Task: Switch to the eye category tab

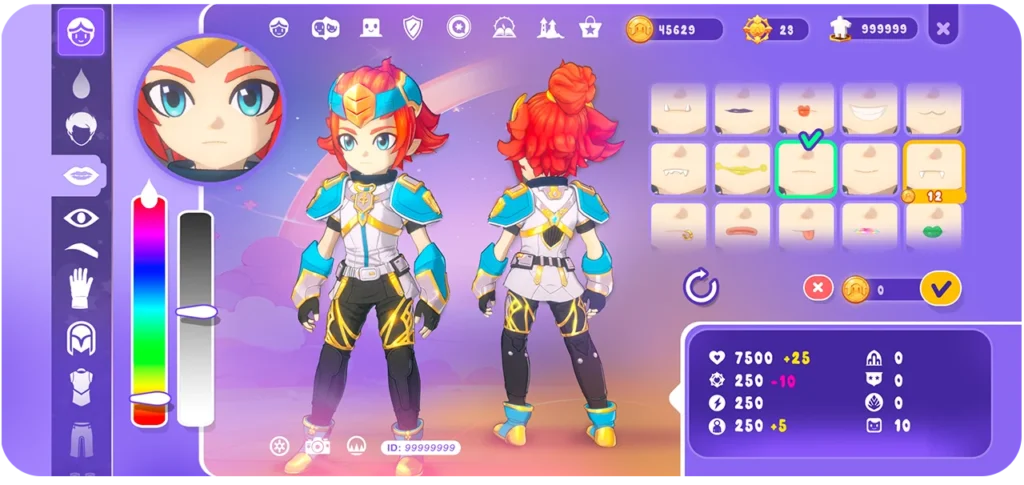Action: tap(80, 217)
